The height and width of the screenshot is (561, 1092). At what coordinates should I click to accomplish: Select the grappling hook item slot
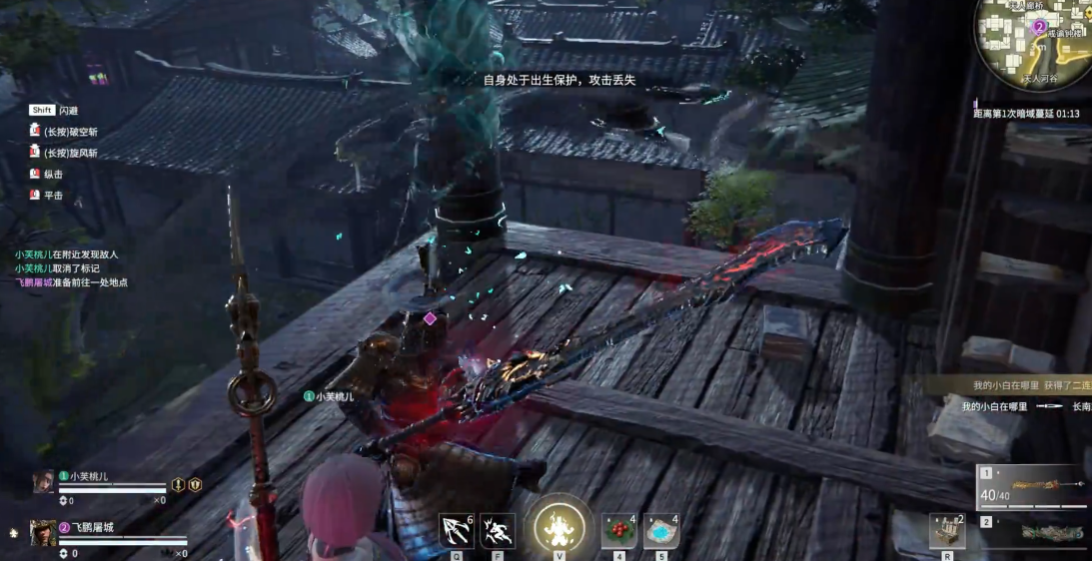(456, 530)
